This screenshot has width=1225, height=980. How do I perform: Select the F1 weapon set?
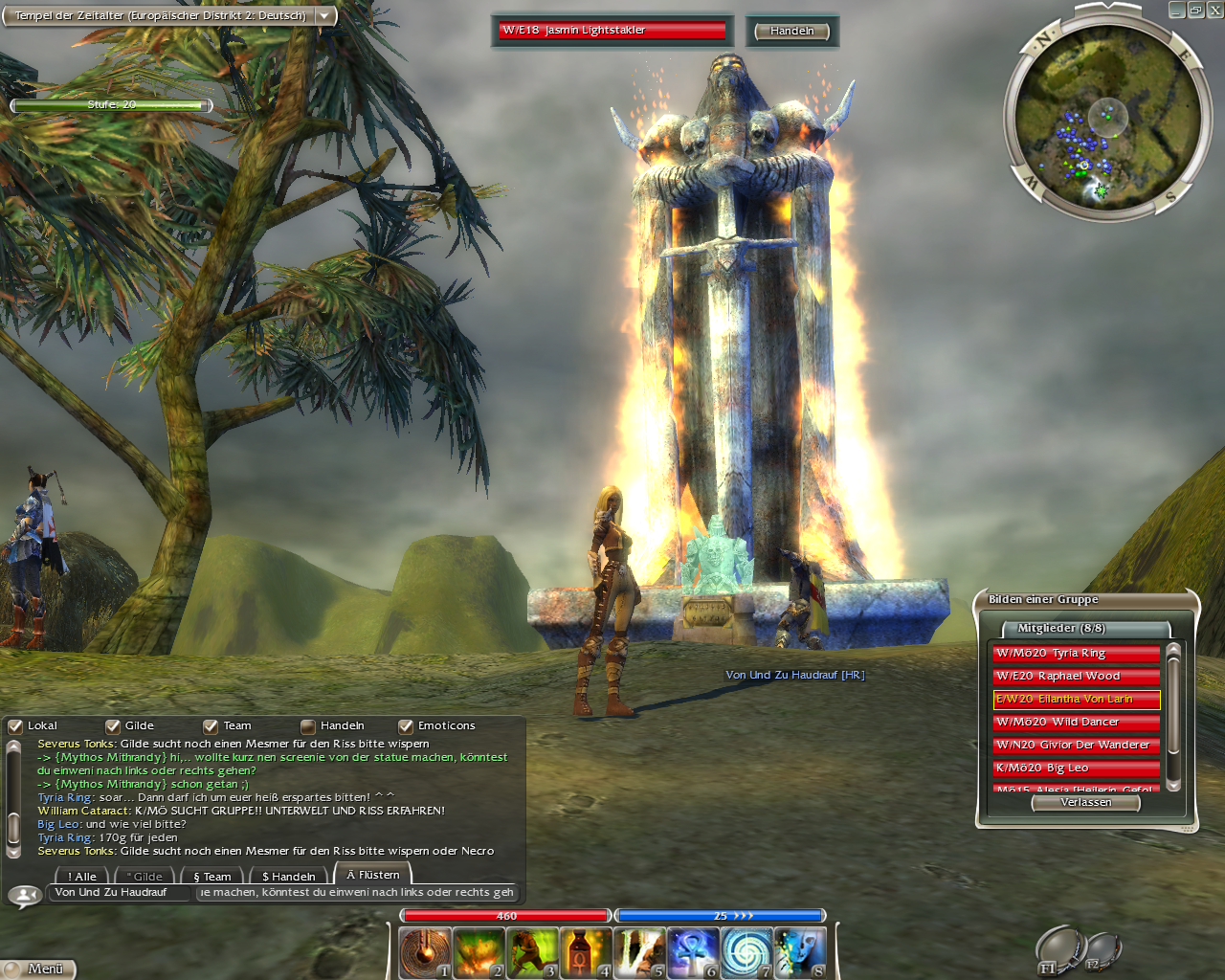click(x=1058, y=952)
